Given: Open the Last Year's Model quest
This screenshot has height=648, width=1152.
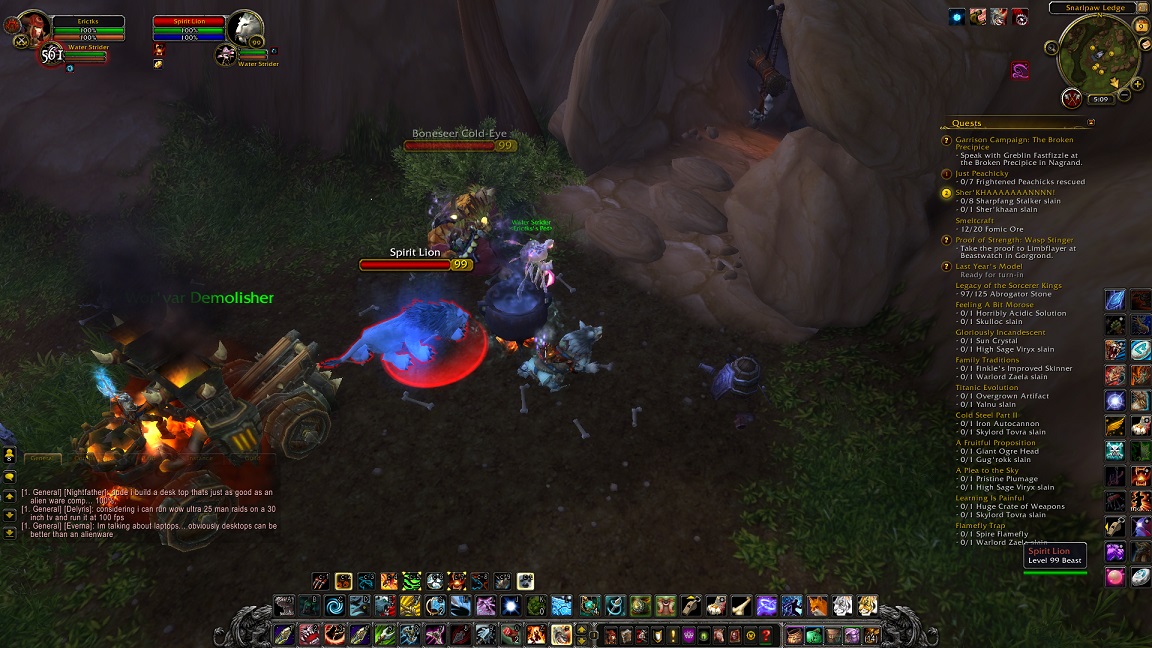Looking at the screenshot, I should click(x=989, y=267).
